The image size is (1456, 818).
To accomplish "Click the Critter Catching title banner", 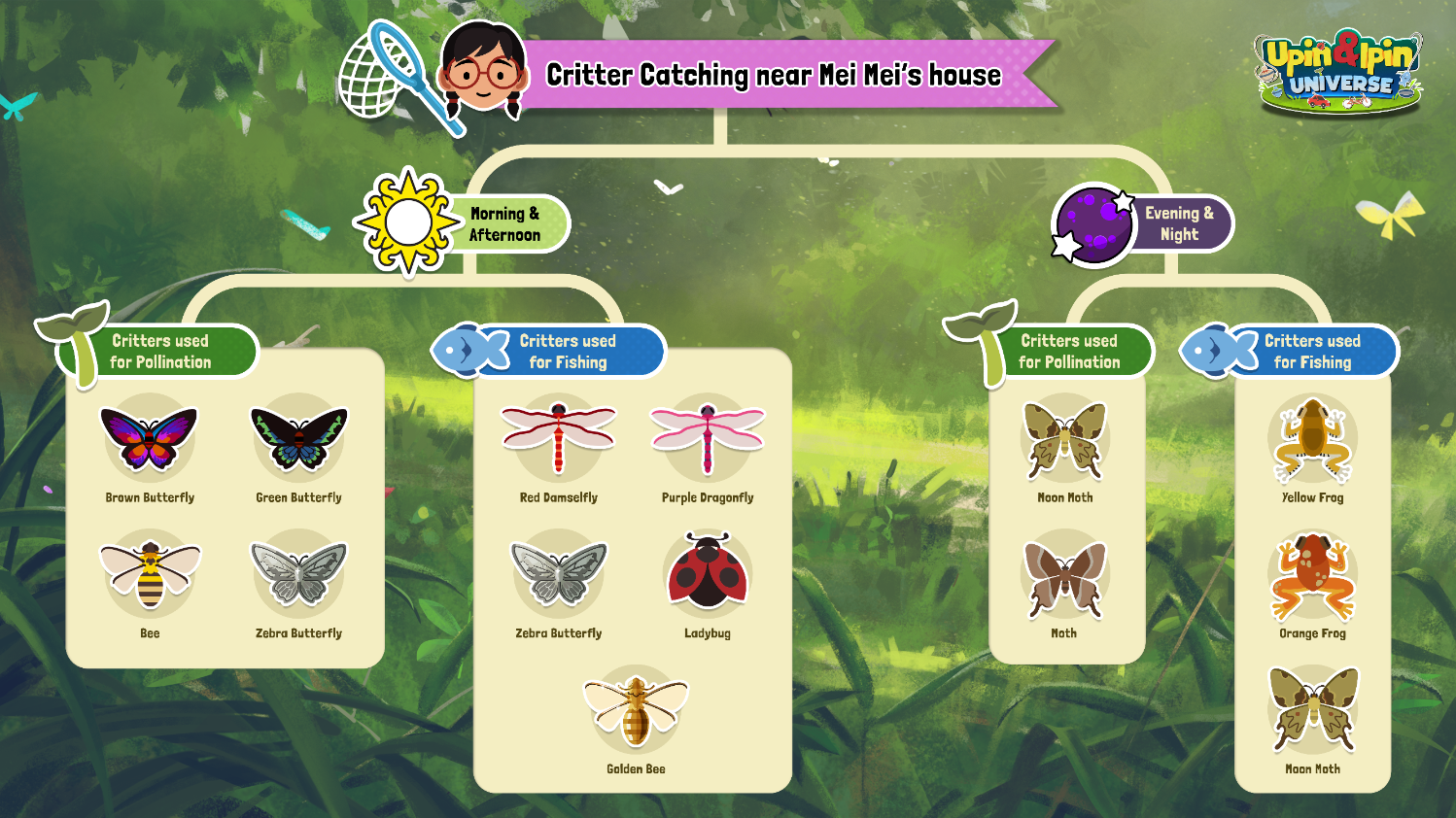I will pos(774,75).
